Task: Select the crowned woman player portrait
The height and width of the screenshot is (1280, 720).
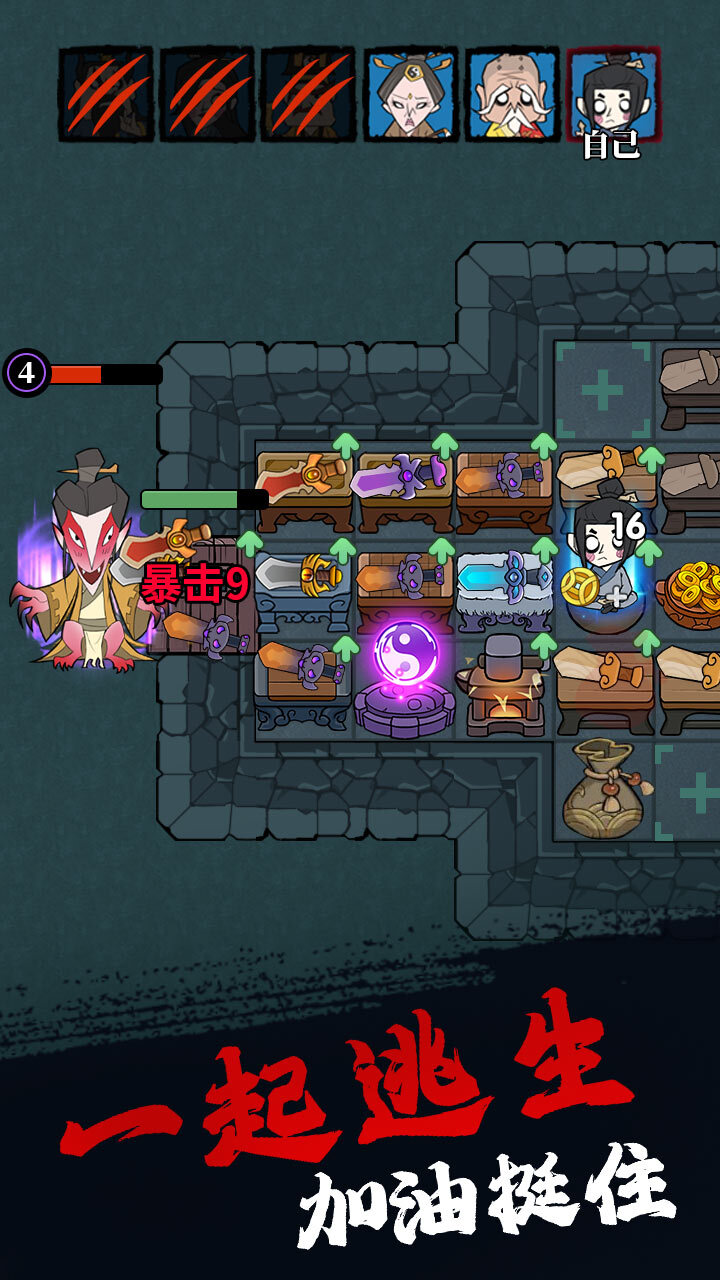Action: 411,94
